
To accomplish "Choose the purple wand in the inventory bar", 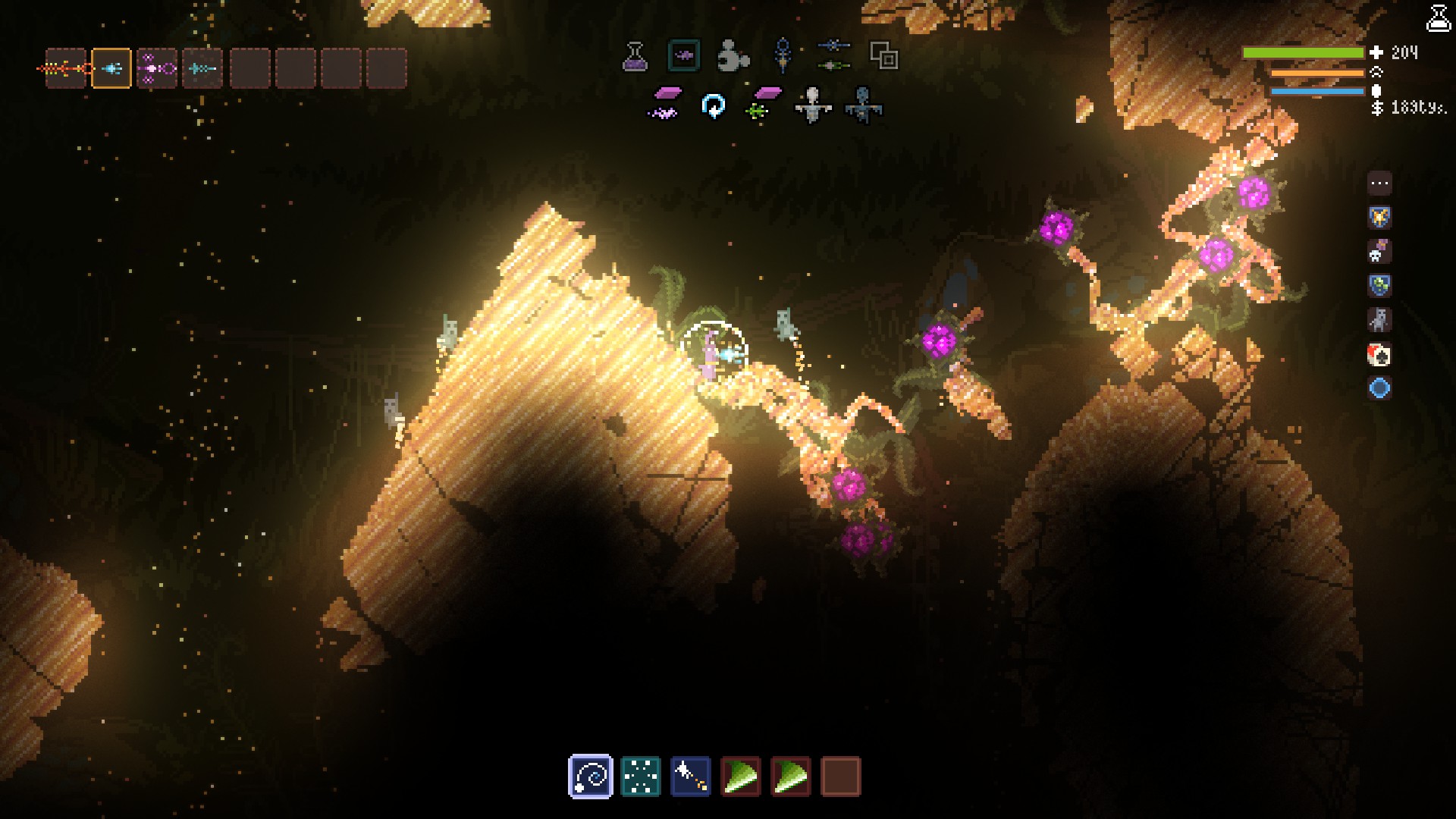I will 157,69.
